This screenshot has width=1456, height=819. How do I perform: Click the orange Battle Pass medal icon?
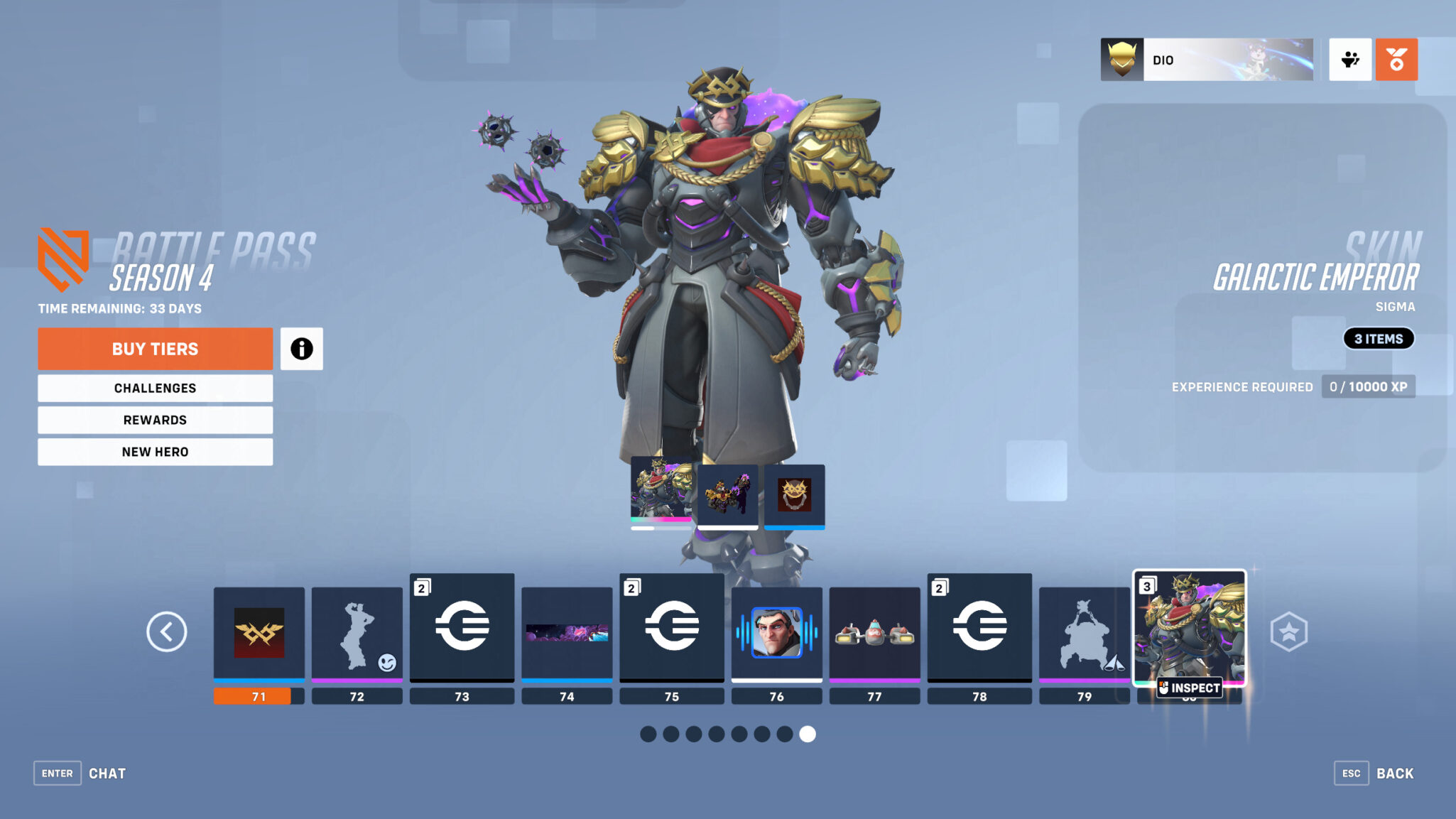1396,60
